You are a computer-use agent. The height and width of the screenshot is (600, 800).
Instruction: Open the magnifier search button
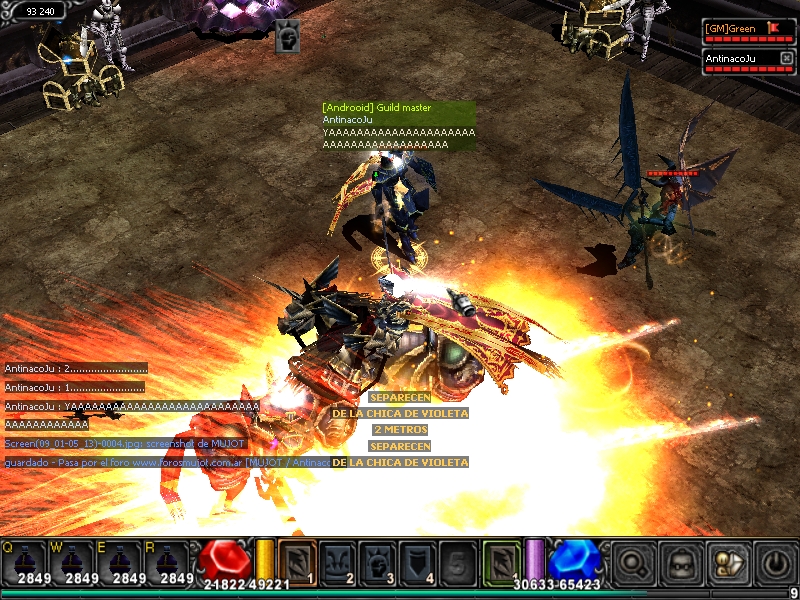[x=634, y=563]
